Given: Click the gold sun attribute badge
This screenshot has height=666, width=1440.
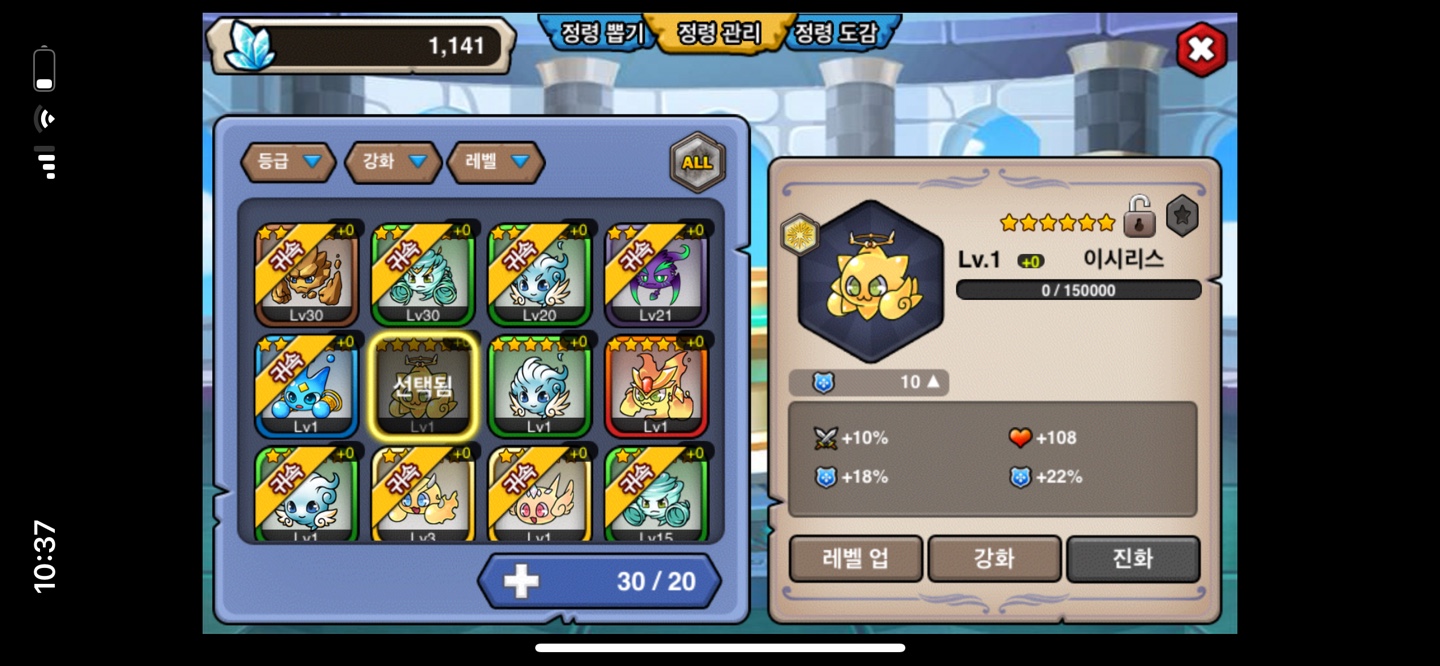Looking at the screenshot, I should (800, 235).
